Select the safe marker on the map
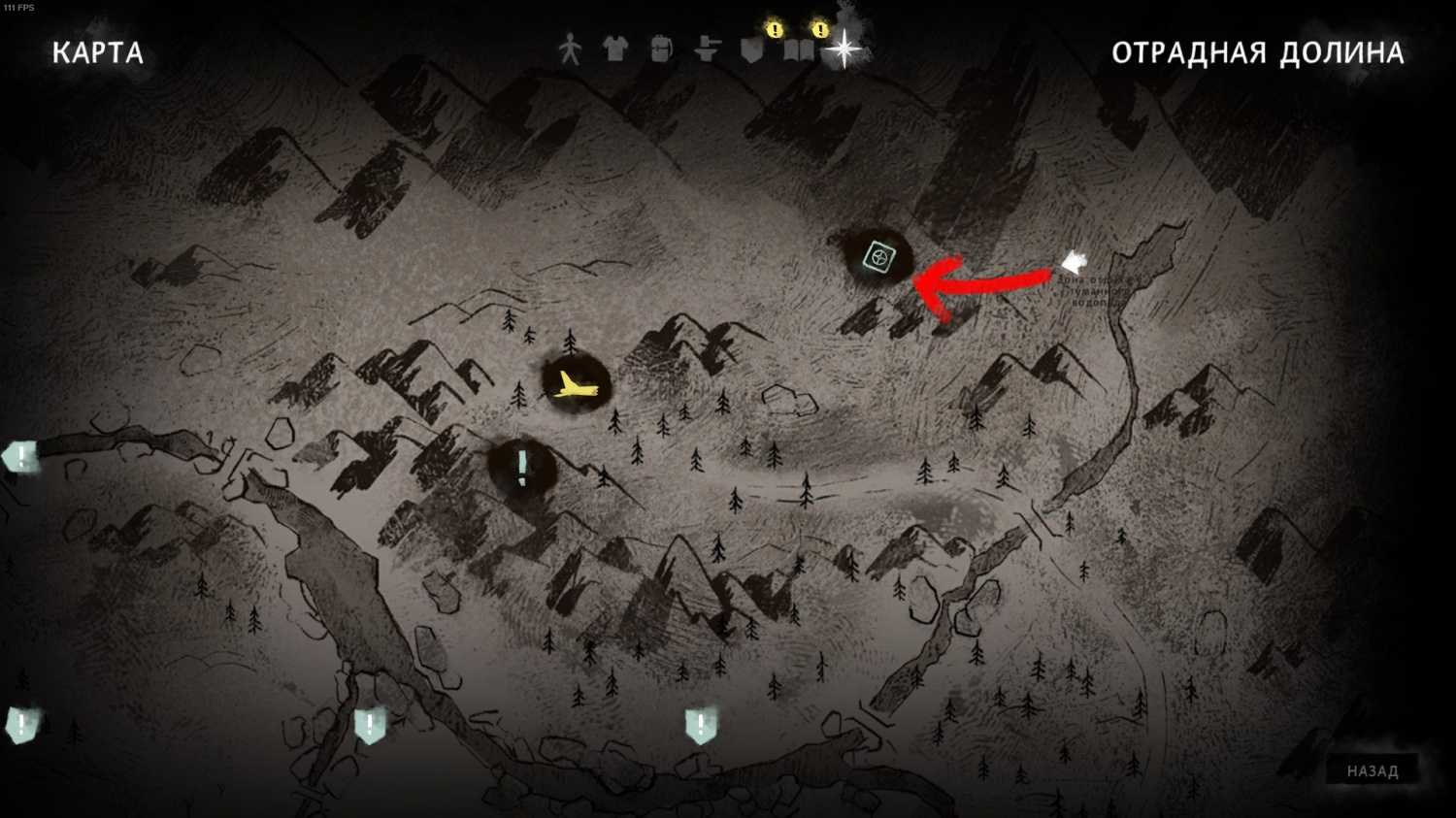 pyautogui.click(x=877, y=258)
